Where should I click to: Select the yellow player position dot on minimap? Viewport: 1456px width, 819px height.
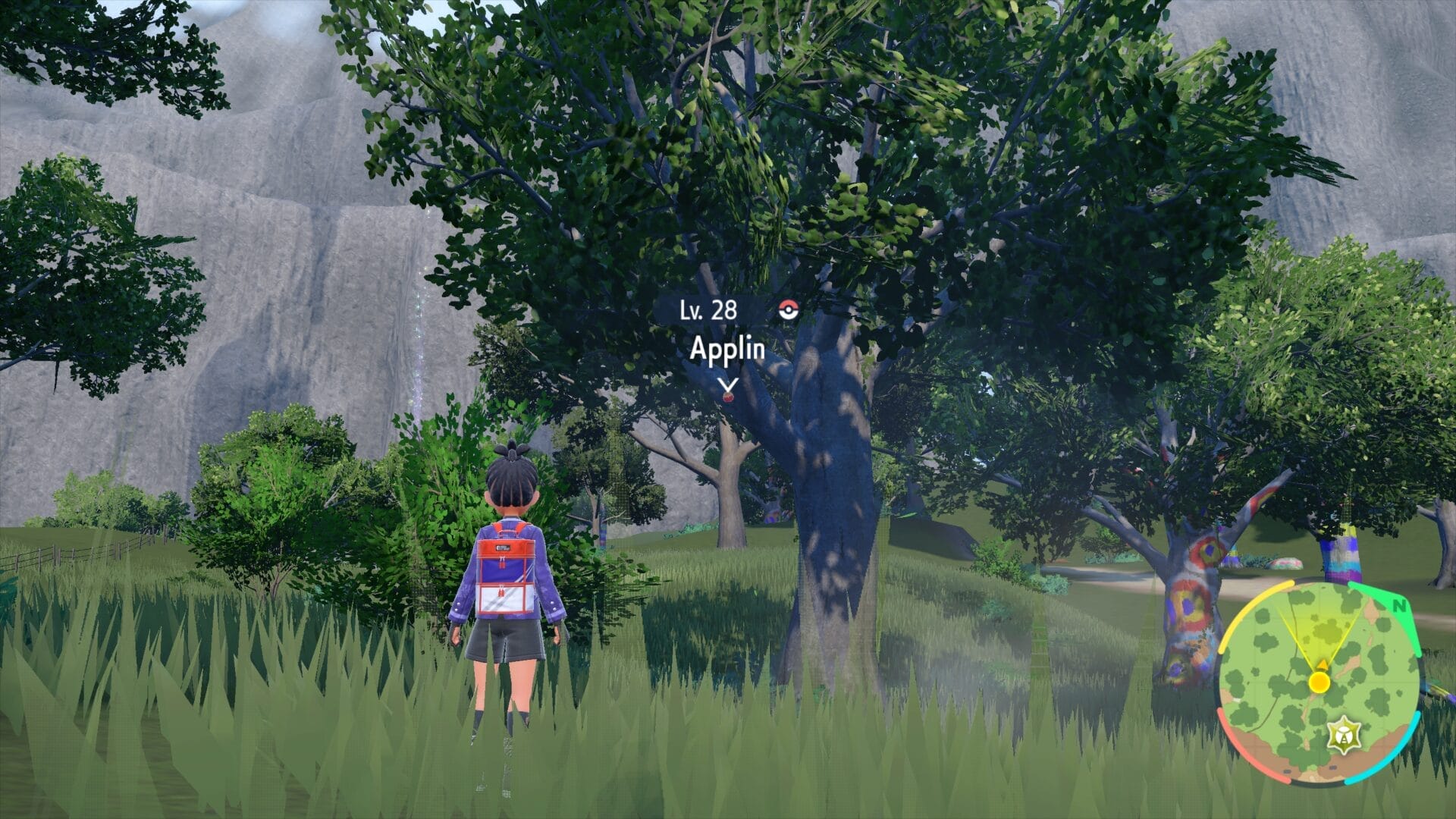pos(1319,682)
